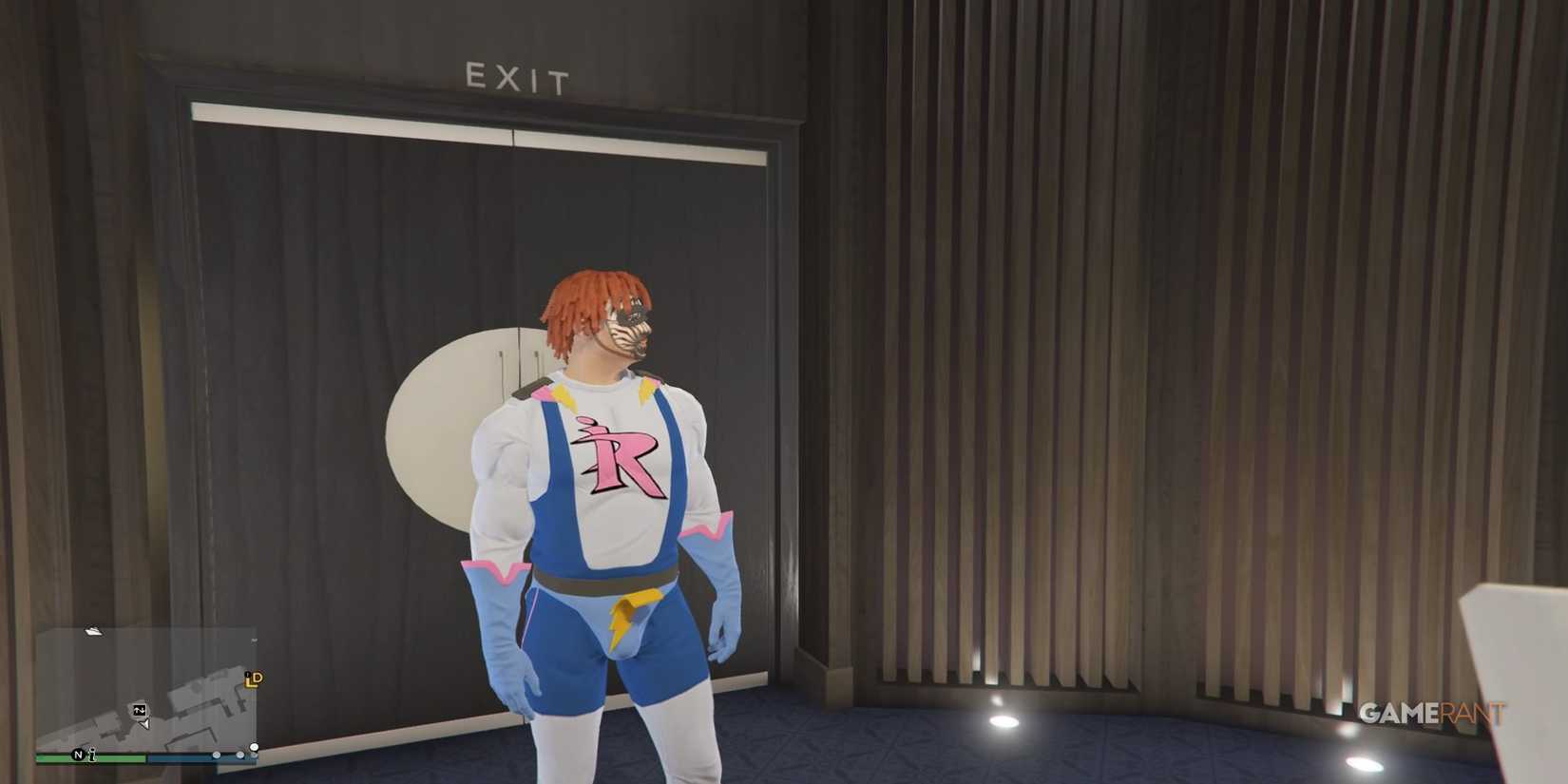Select the yacht icon on the minimap

tap(93, 631)
